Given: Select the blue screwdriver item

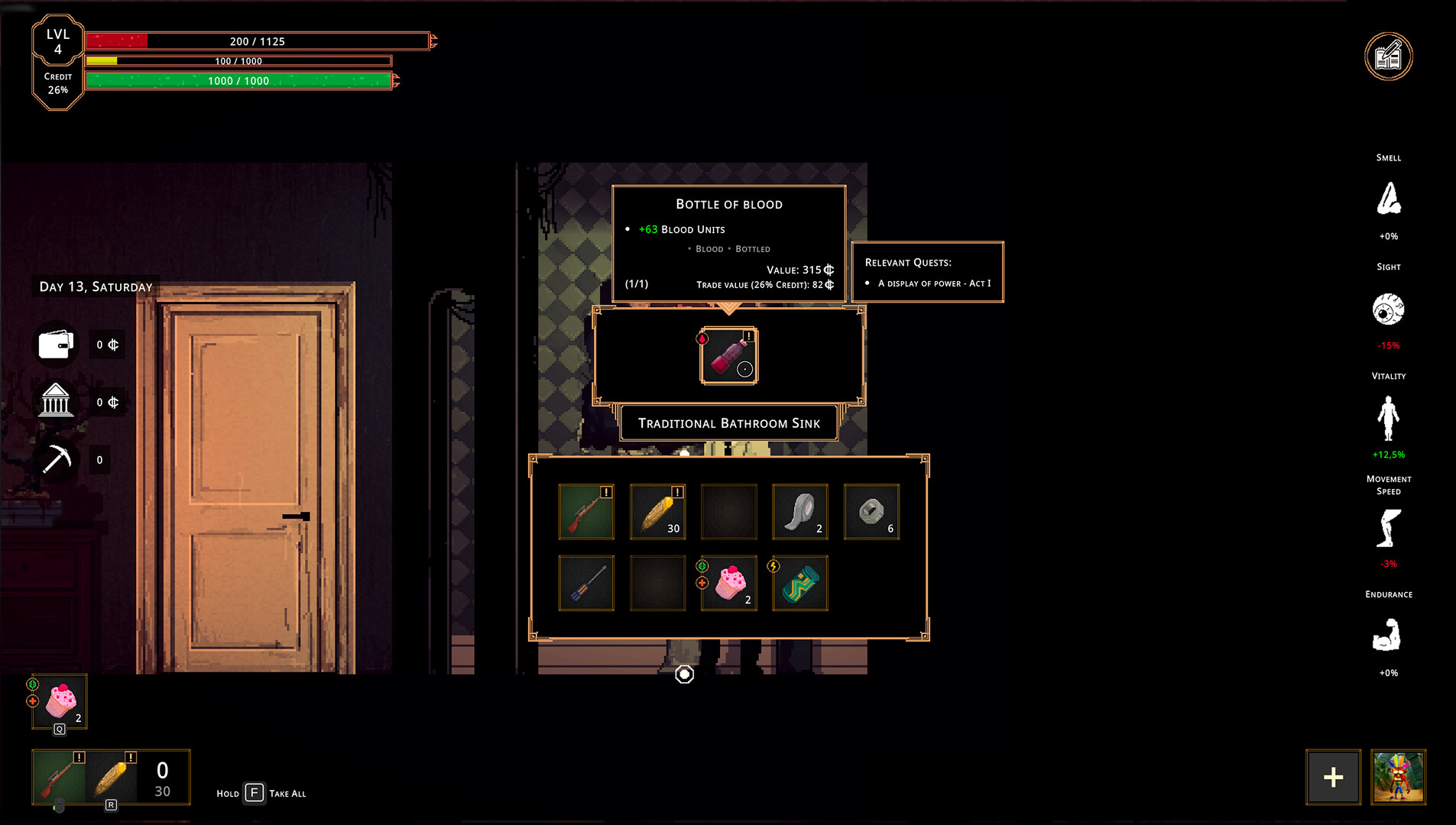Looking at the screenshot, I should [586, 583].
